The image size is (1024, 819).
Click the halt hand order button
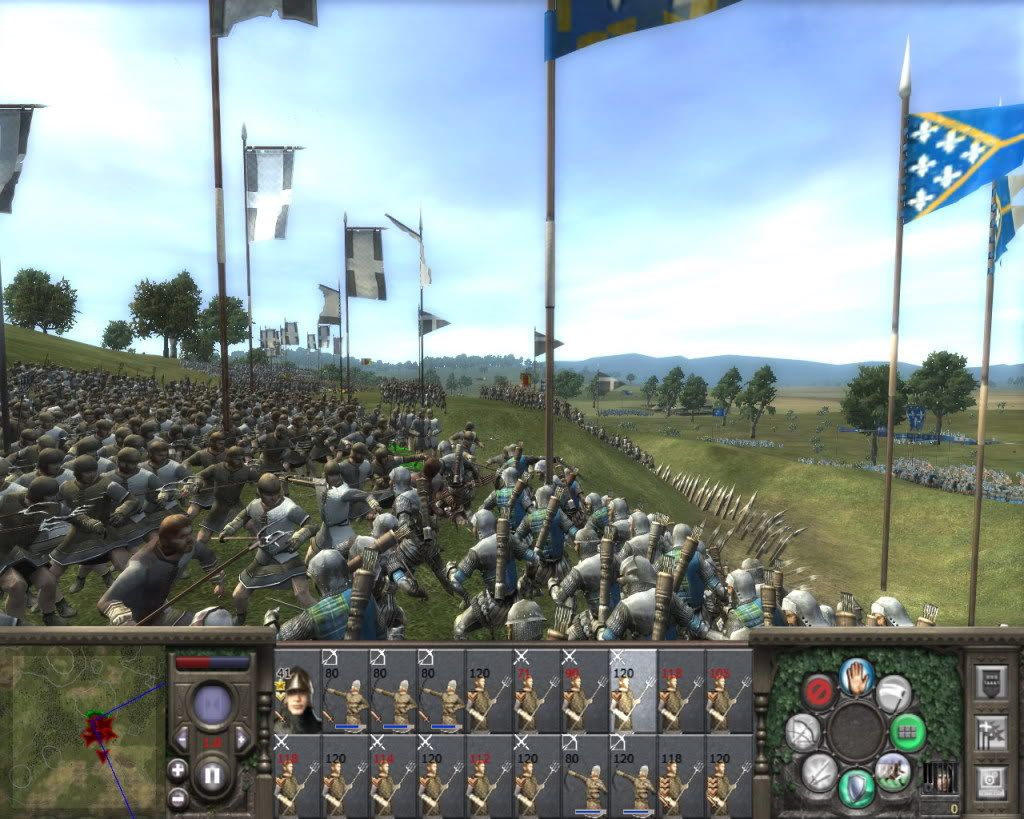857,677
